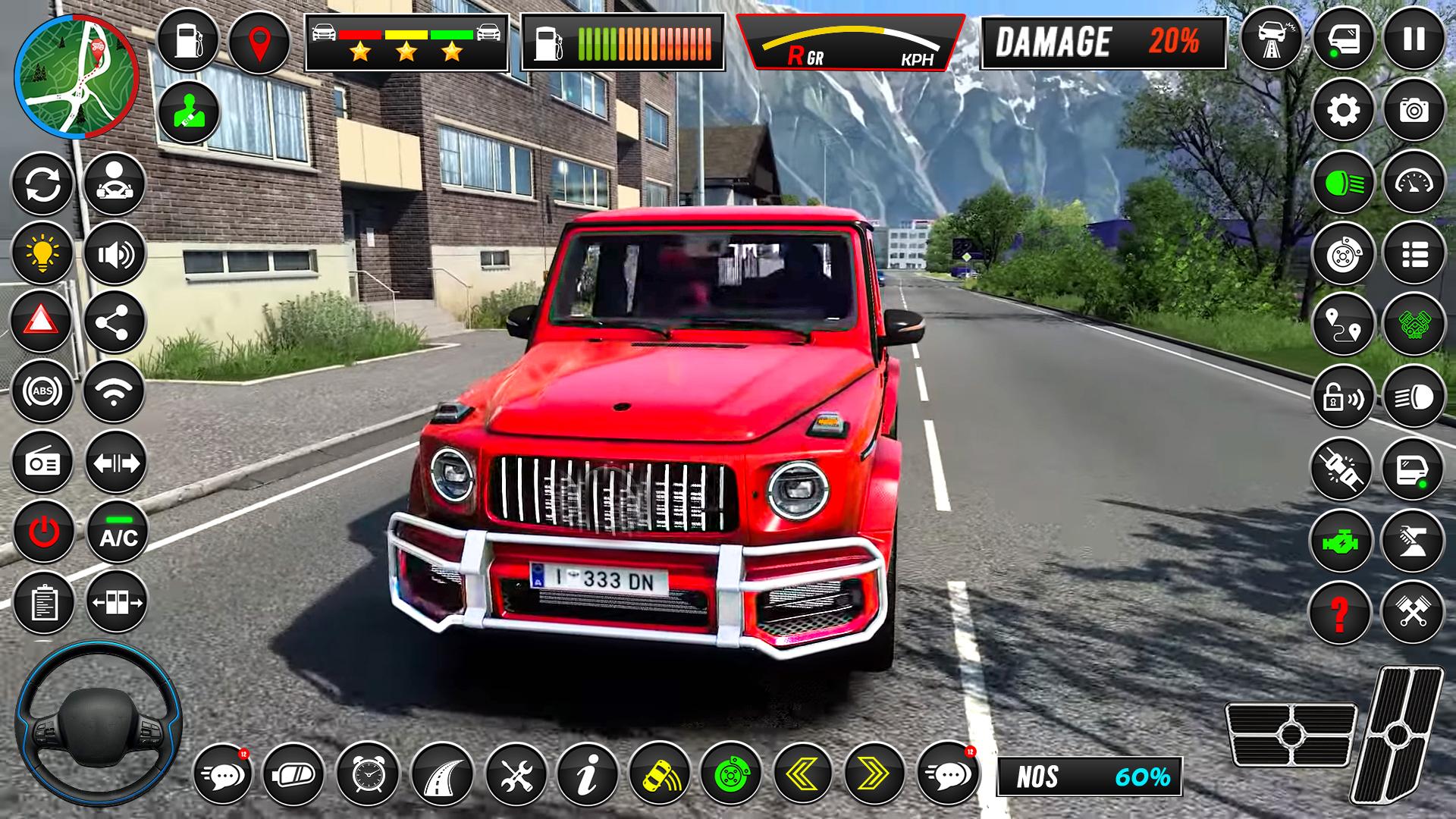
Task: Toggle the yellow light bulb button
Action: (42, 253)
